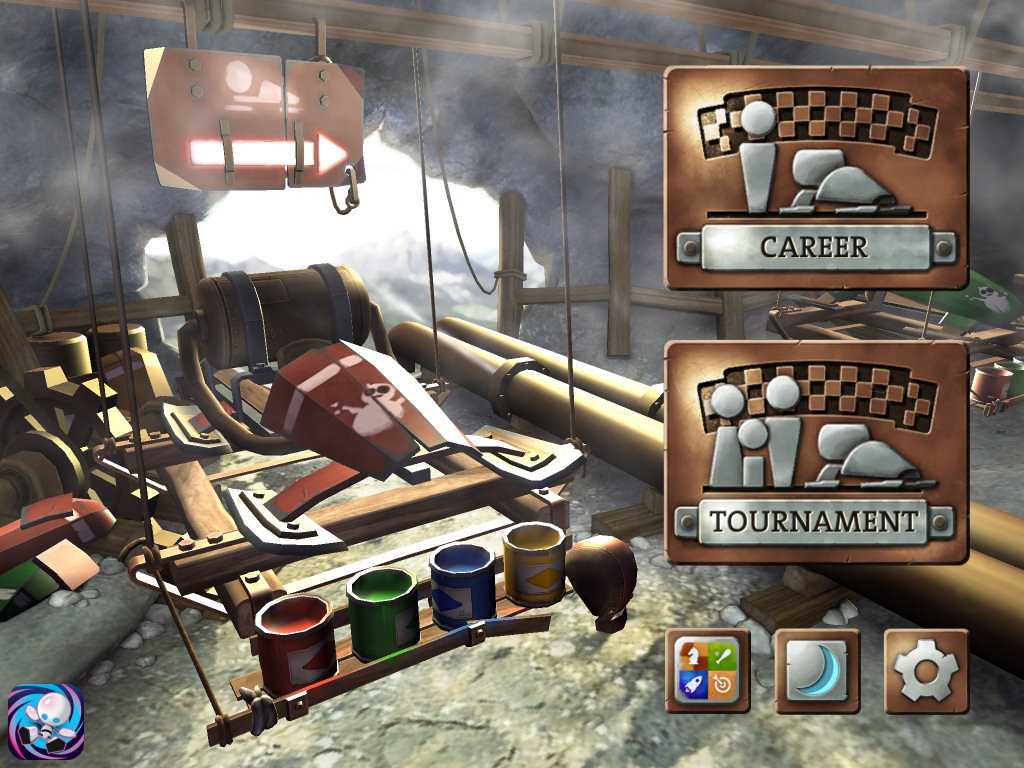Viewport: 1024px width, 768px height.
Task: Open the gear settings button
Action: click(x=925, y=670)
